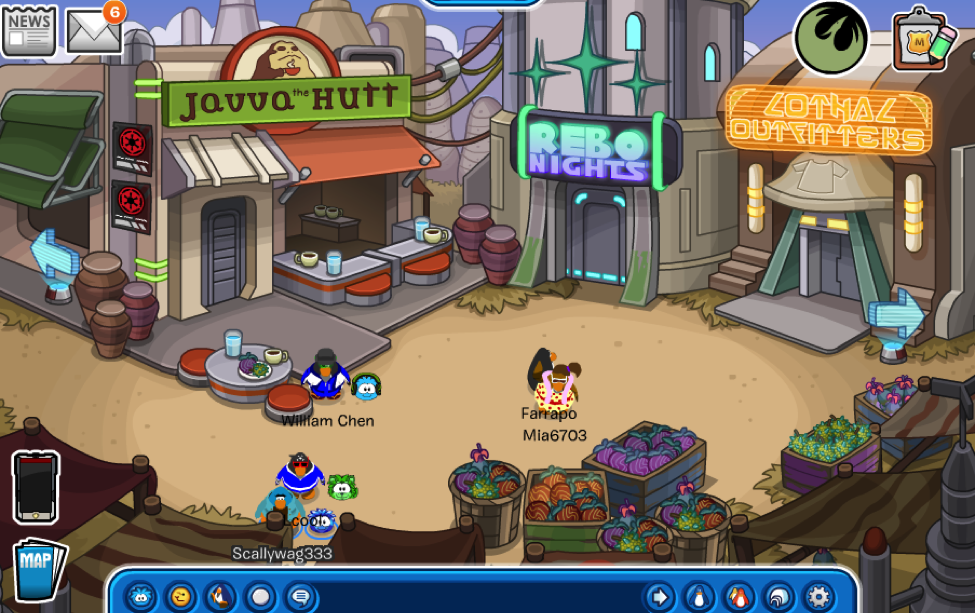This screenshot has width=975, height=614.
Task: Follow the blue left arrow sign
Action: click(53, 256)
